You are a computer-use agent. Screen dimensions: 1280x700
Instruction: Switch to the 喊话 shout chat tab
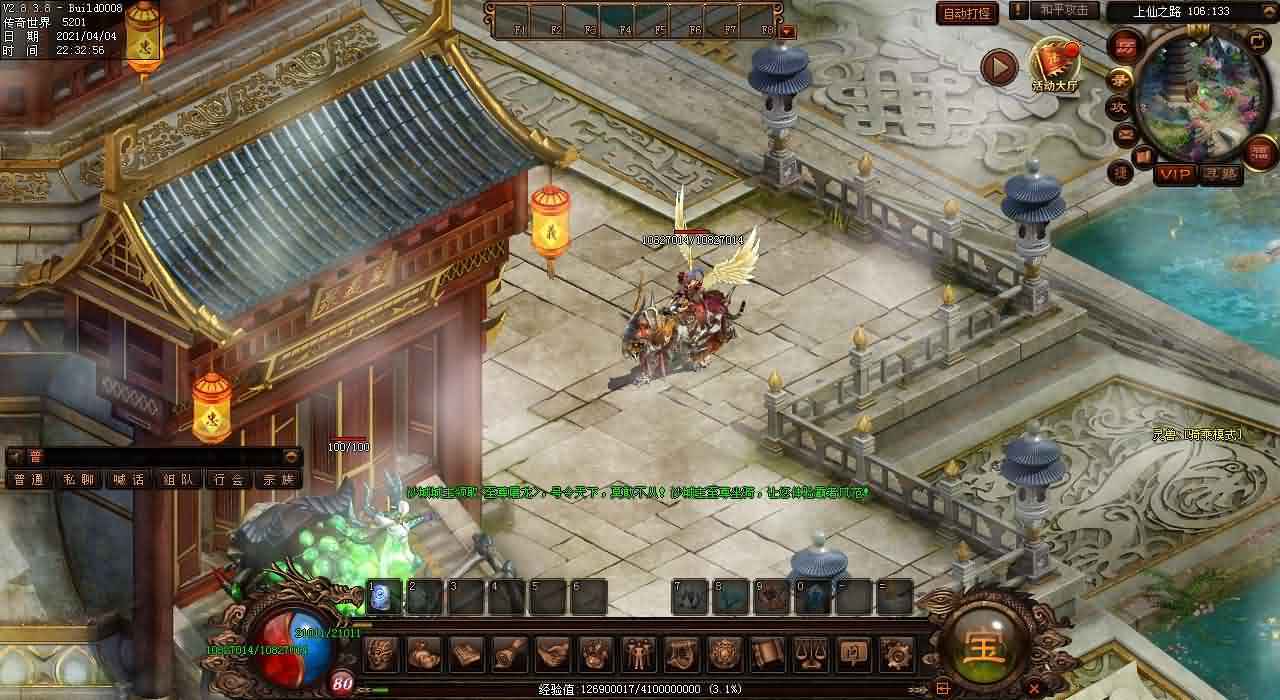[x=128, y=480]
